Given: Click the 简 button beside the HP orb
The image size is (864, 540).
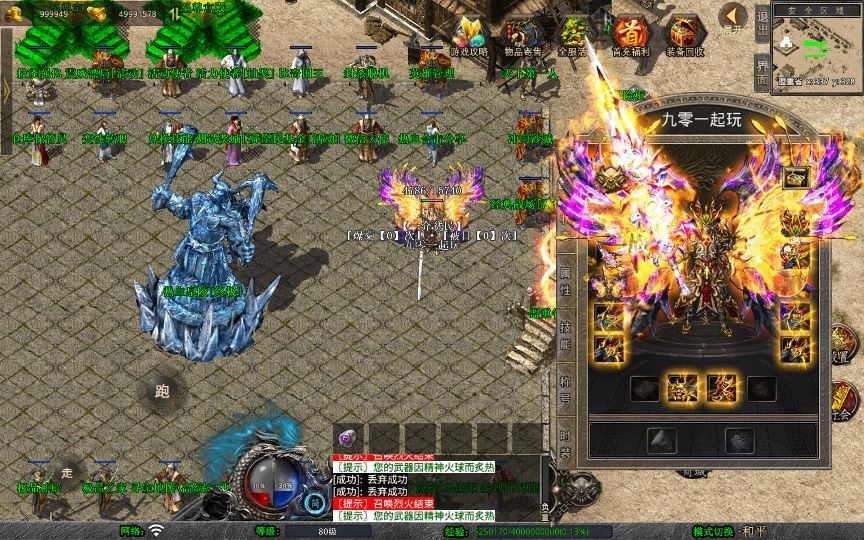Looking at the screenshot, I should 315,503.
